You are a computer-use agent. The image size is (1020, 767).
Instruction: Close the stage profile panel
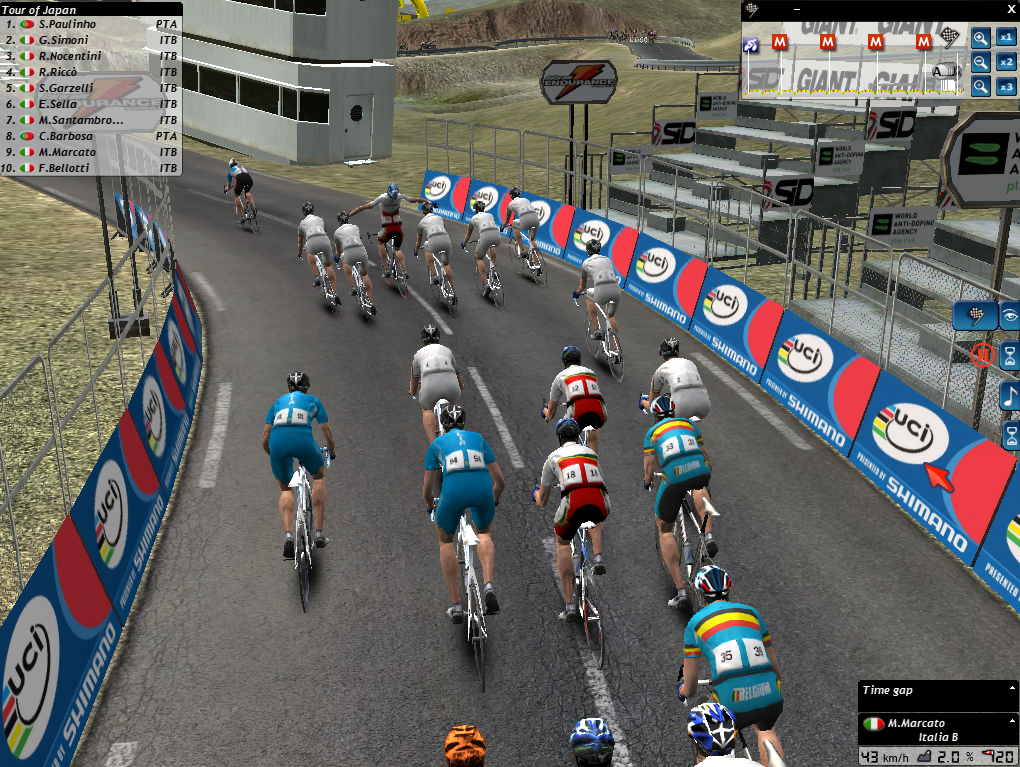click(x=1009, y=9)
